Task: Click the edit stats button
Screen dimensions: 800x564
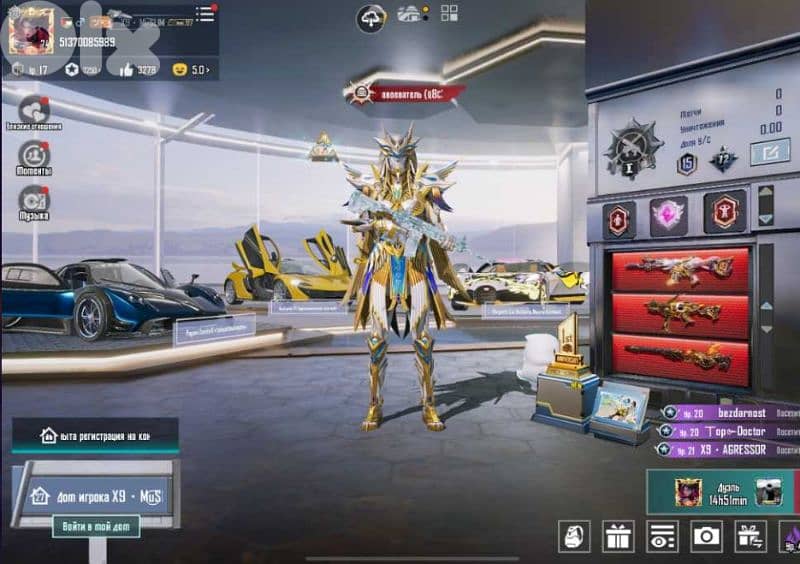Action: (769, 152)
